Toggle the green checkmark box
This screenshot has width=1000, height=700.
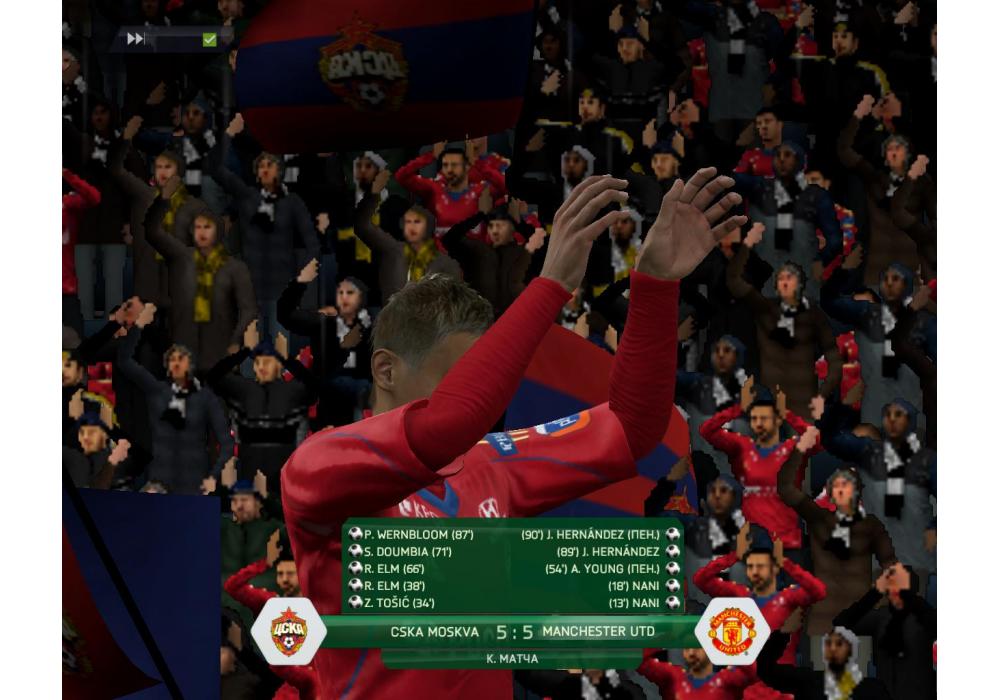pyautogui.click(x=209, y=39)
